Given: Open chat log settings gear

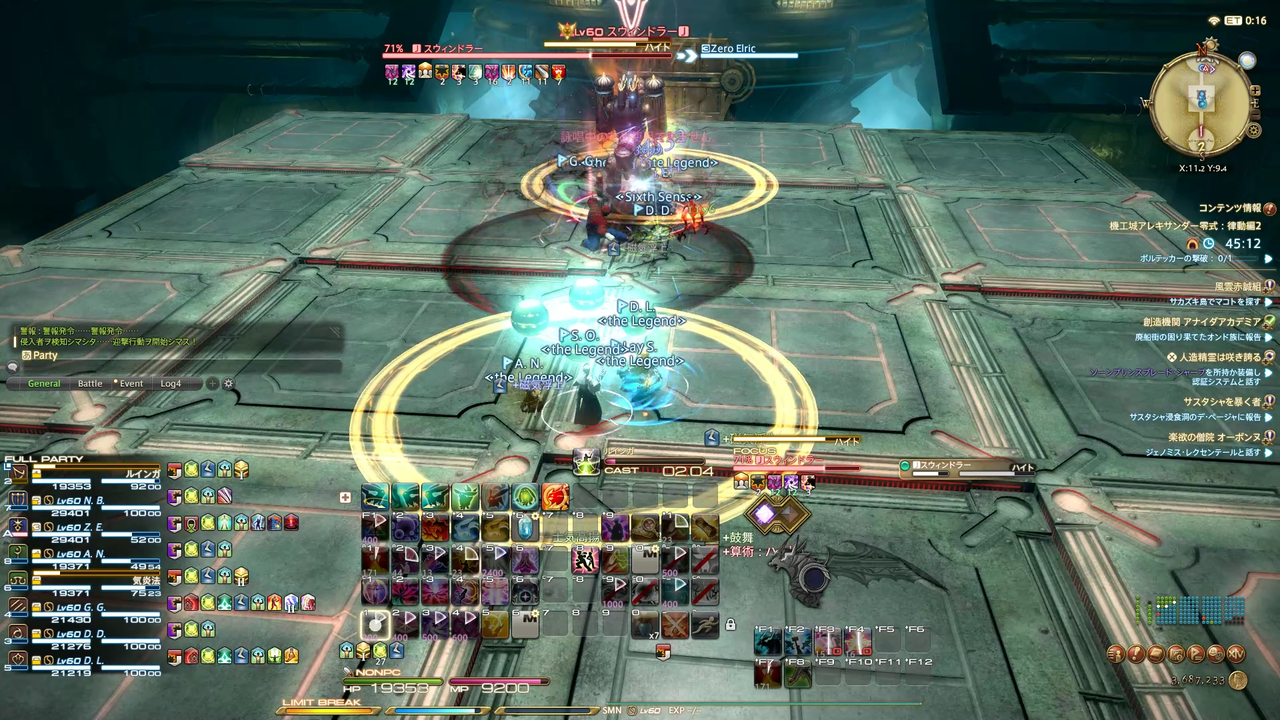Looking at the screenshot, I should pyautogui.click(x=228, y=383).
